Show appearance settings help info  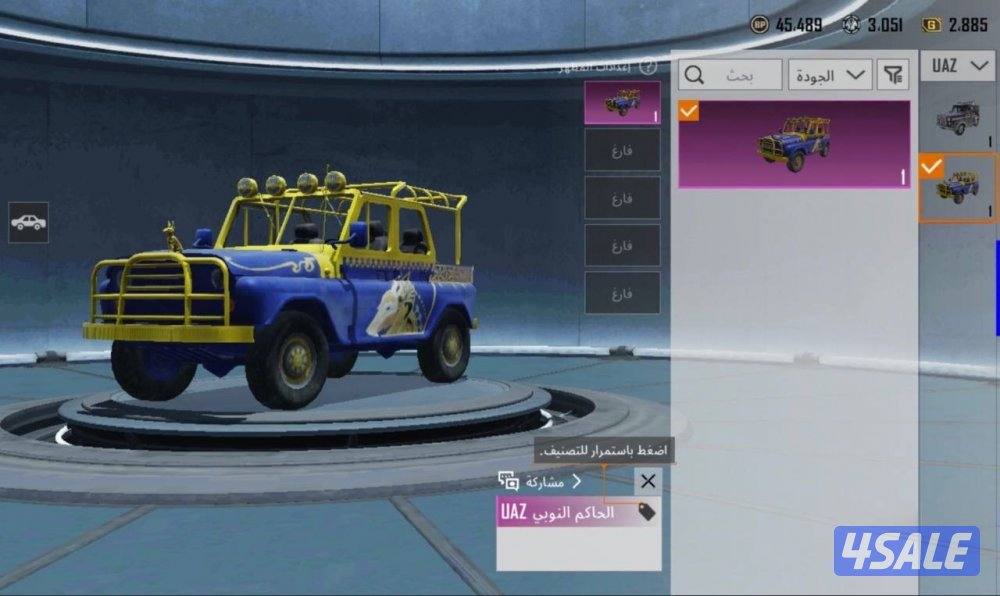click(x=647, y=67)
